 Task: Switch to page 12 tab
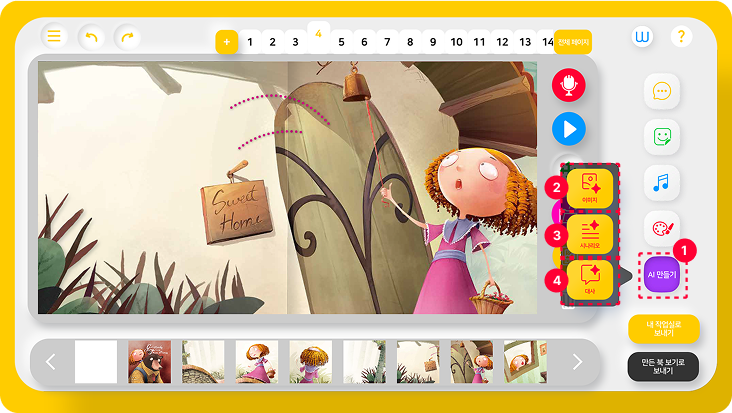(502, 42)
